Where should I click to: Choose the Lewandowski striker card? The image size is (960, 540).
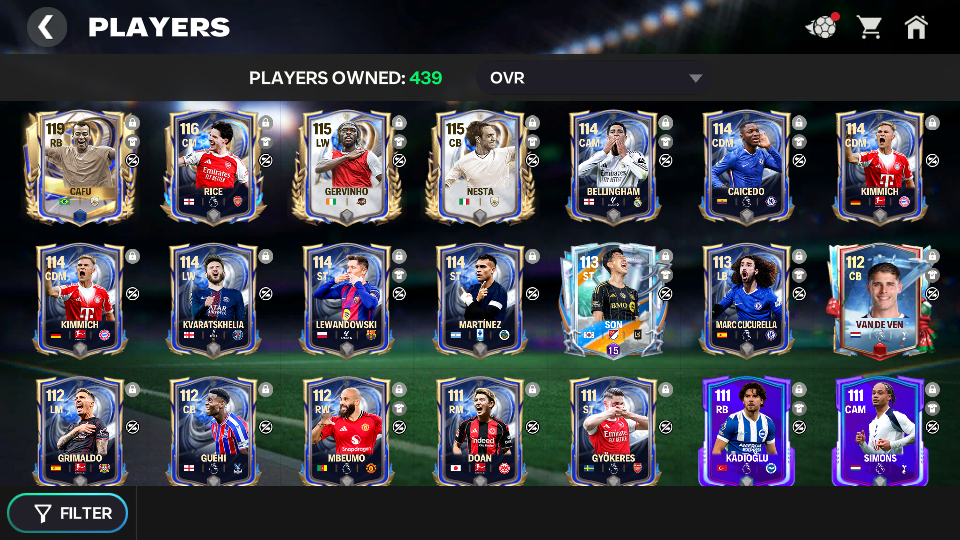pos(346,299)
